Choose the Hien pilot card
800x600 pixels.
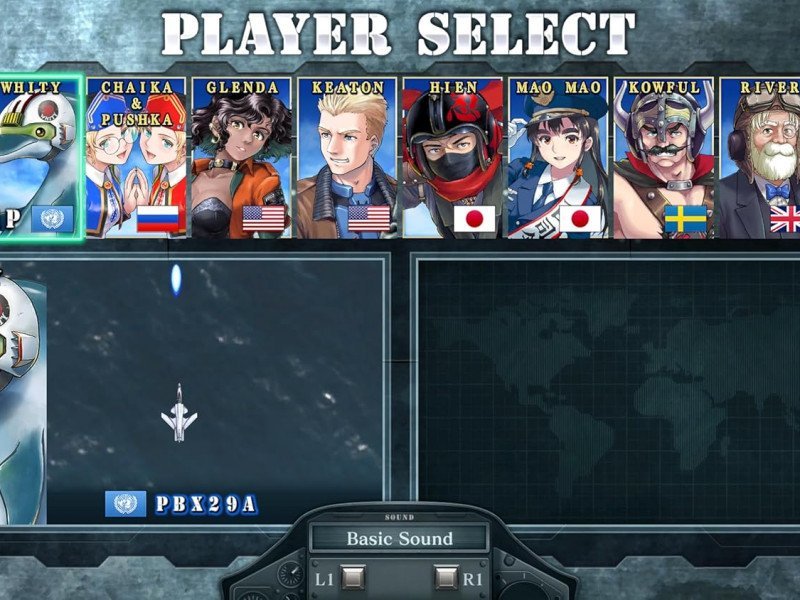click(452, 158)
